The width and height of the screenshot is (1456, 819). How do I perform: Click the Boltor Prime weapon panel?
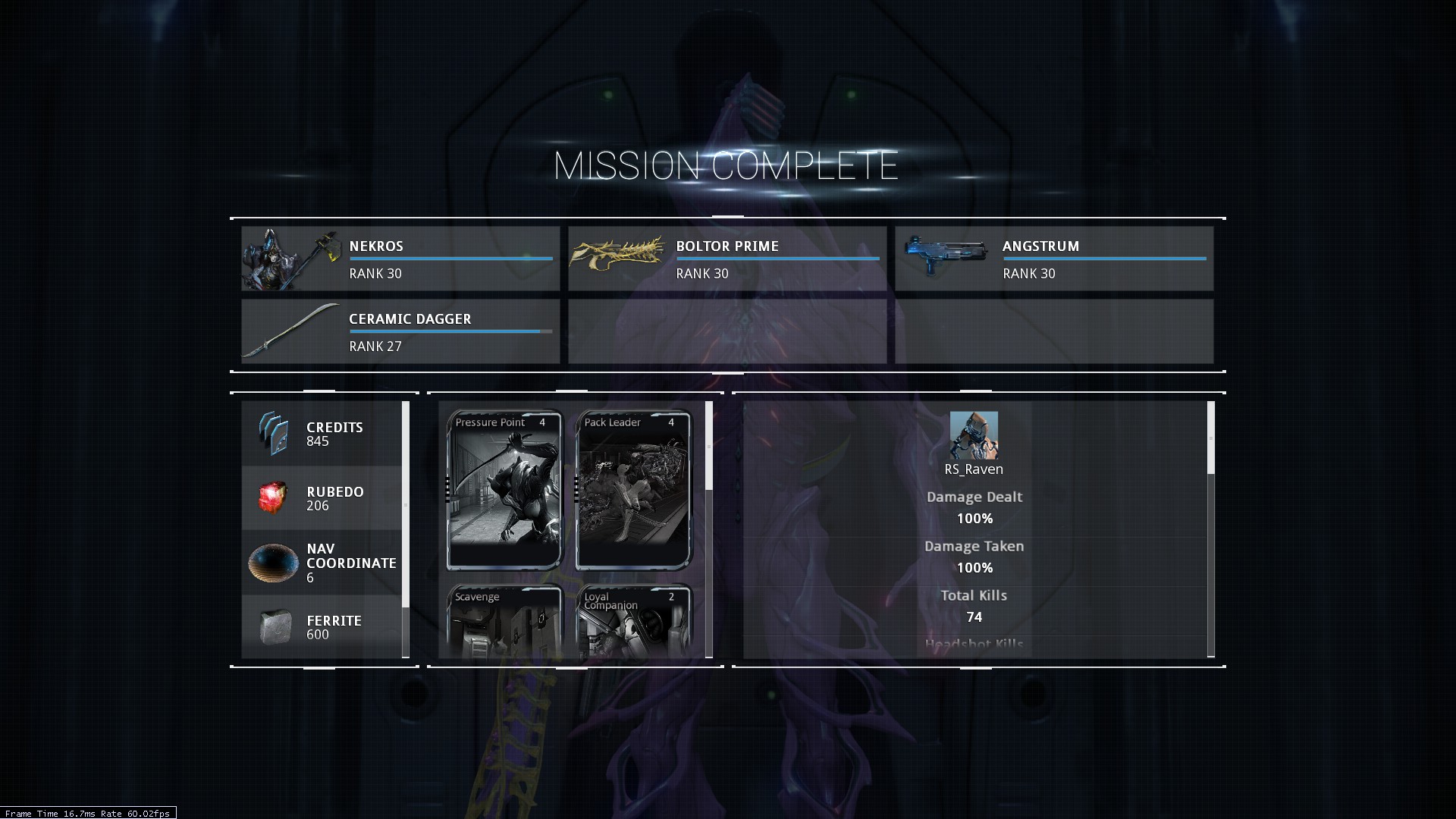726,259
